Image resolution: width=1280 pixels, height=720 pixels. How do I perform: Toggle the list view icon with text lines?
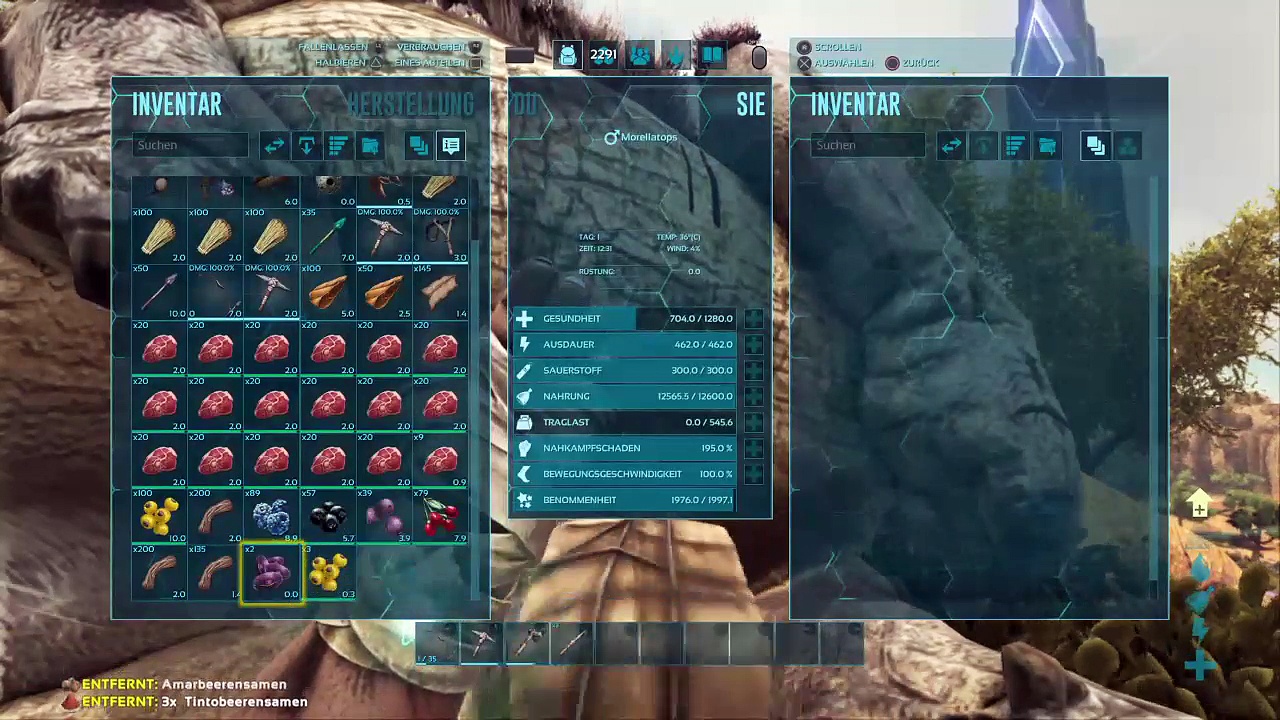tap(451, 146)
